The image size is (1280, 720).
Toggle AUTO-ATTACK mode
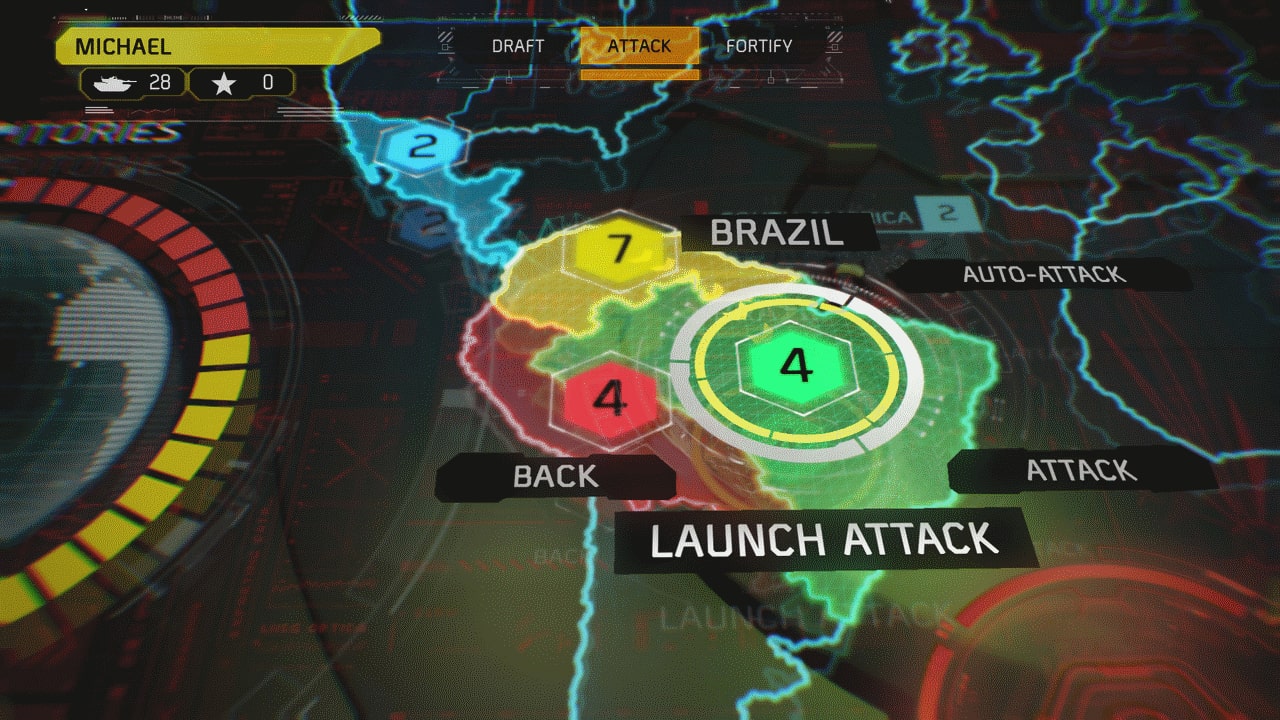1043,274
